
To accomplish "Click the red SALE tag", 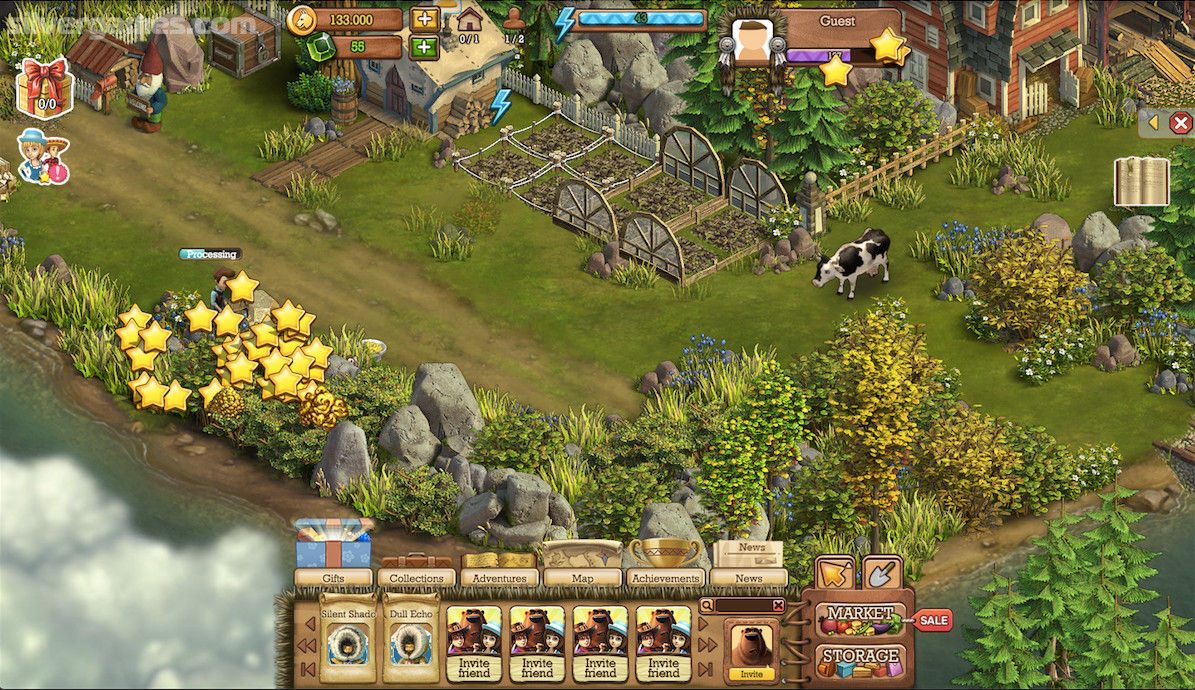I will 933,620.
